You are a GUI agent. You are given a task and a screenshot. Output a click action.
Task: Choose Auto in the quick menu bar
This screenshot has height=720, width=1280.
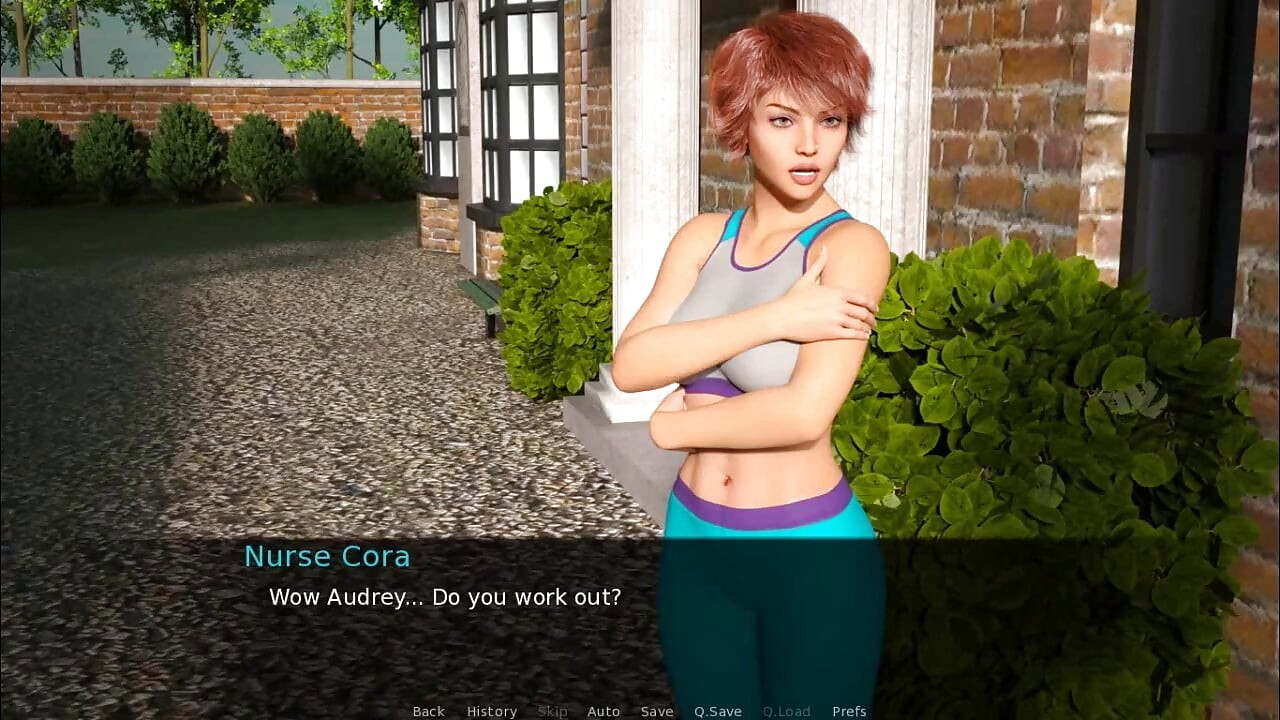[604, 711]
